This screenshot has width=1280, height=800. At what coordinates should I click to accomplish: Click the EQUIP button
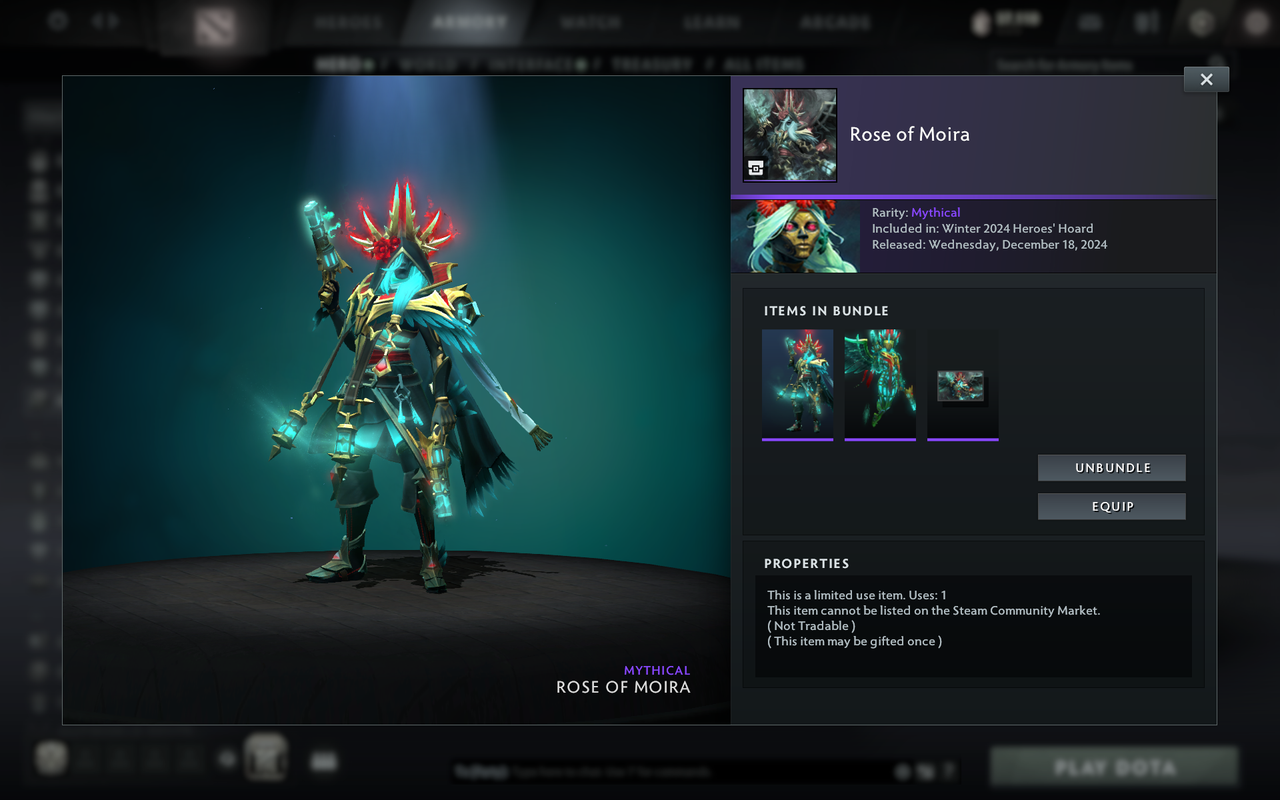coord(1111,506)
